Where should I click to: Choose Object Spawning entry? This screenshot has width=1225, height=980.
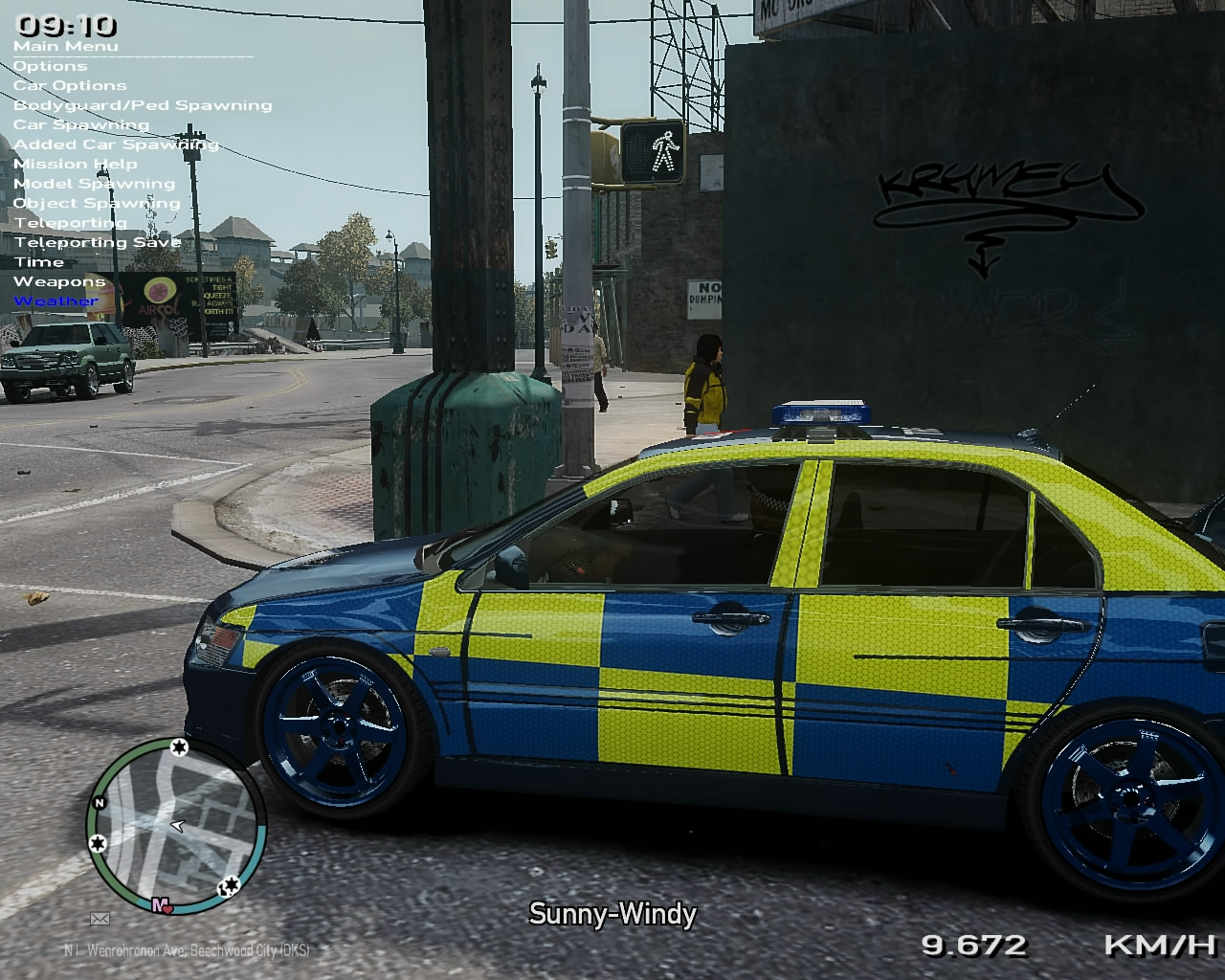point(97,203)
